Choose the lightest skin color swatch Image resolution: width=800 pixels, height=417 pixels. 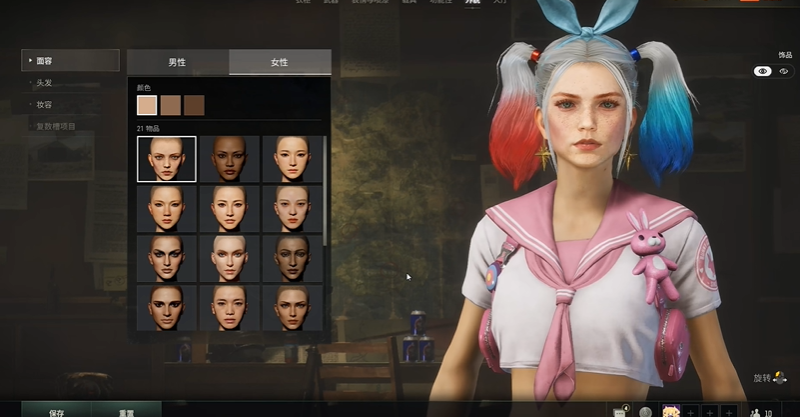(147, 105)
